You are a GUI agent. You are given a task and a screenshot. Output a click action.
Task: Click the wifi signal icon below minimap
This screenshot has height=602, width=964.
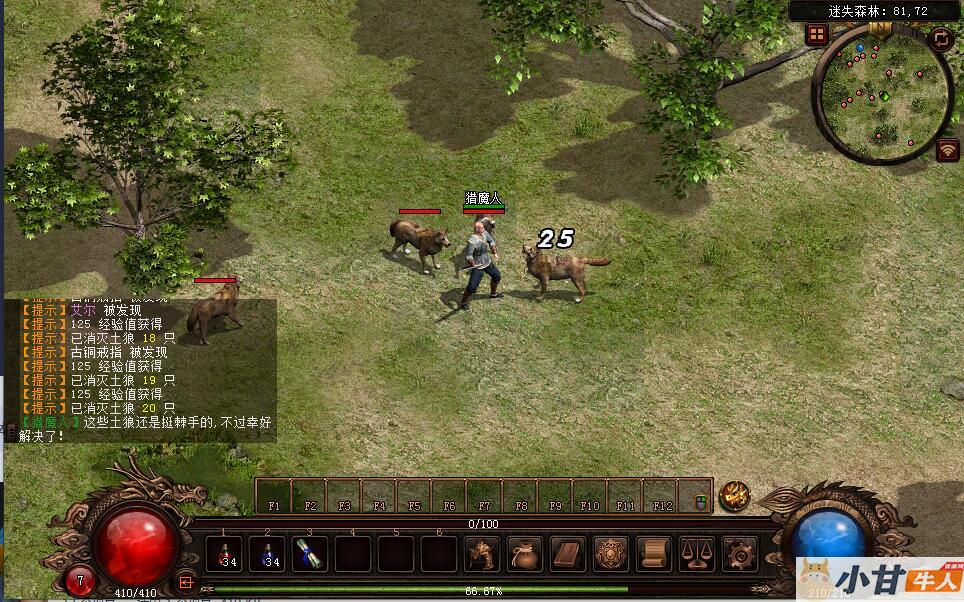[x=947, y=150]
